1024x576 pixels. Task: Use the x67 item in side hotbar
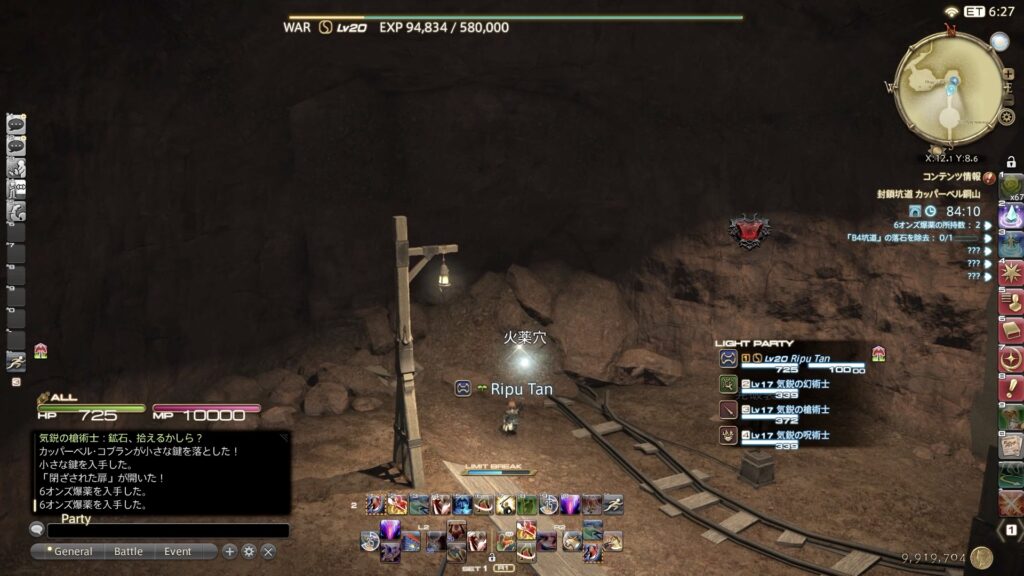coord(1011,187)
